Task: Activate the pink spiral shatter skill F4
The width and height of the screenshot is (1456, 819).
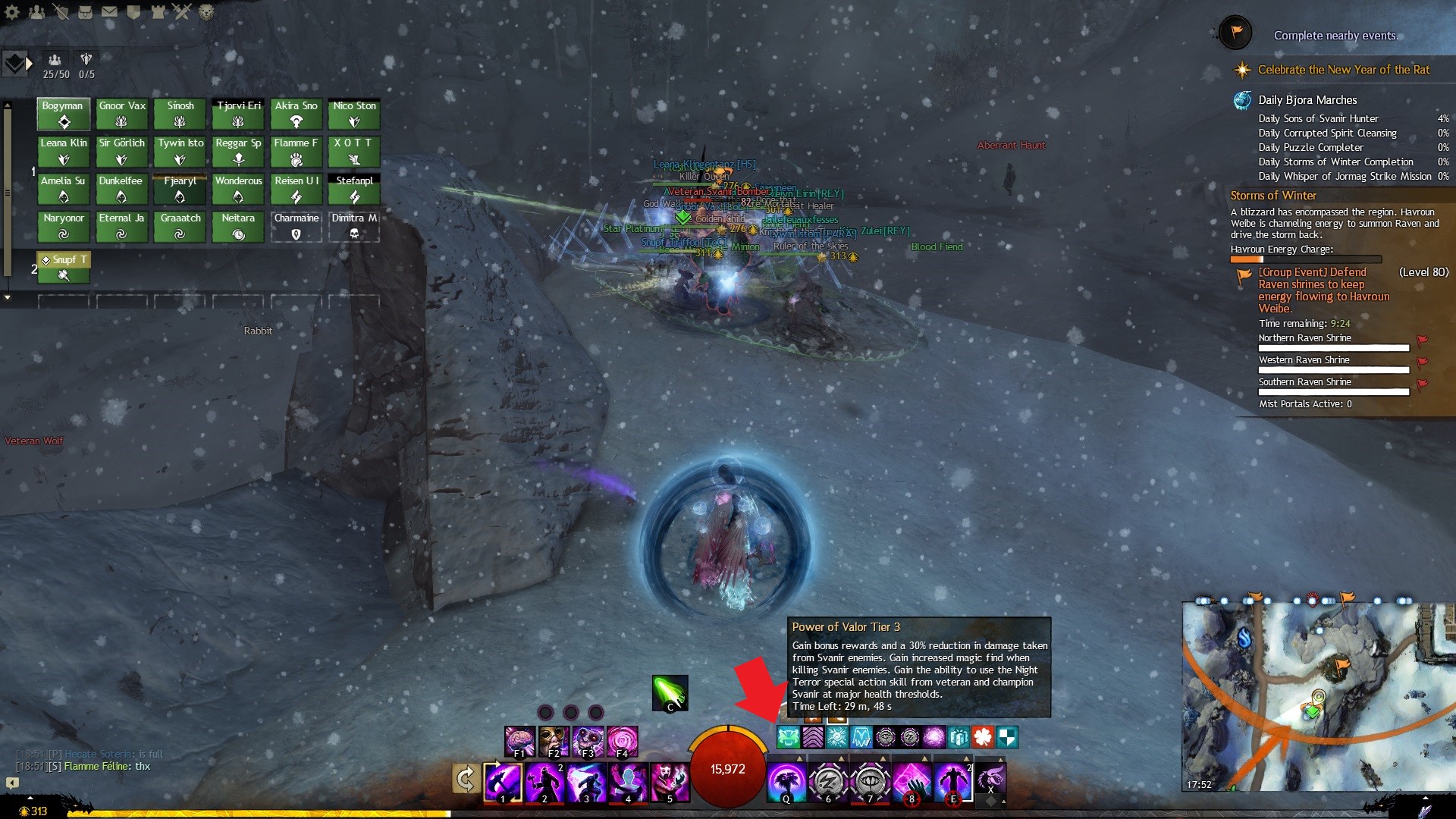Action: tap(622, 742)
